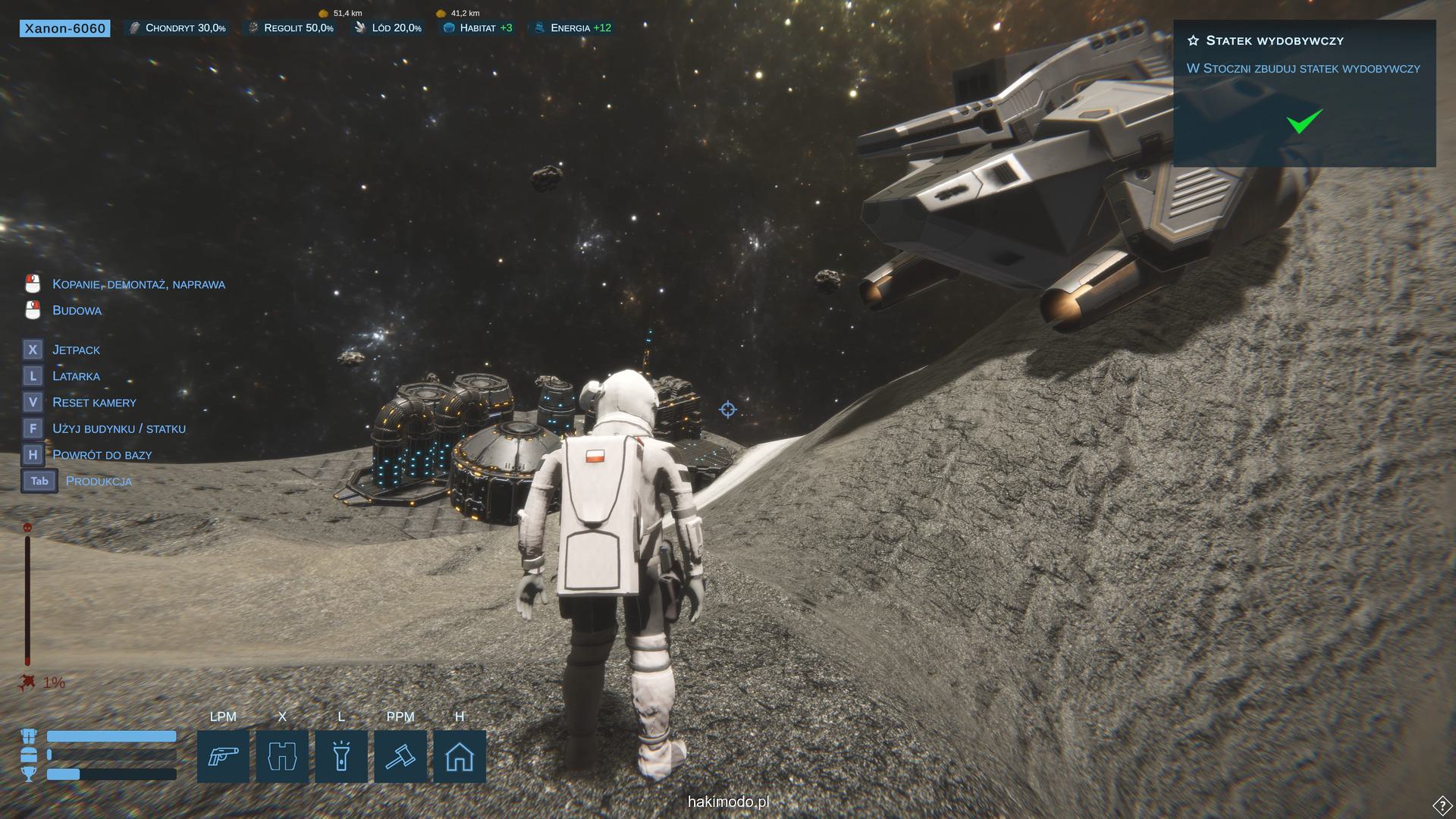Select the Regolit resource indicator

coord(291,28)
